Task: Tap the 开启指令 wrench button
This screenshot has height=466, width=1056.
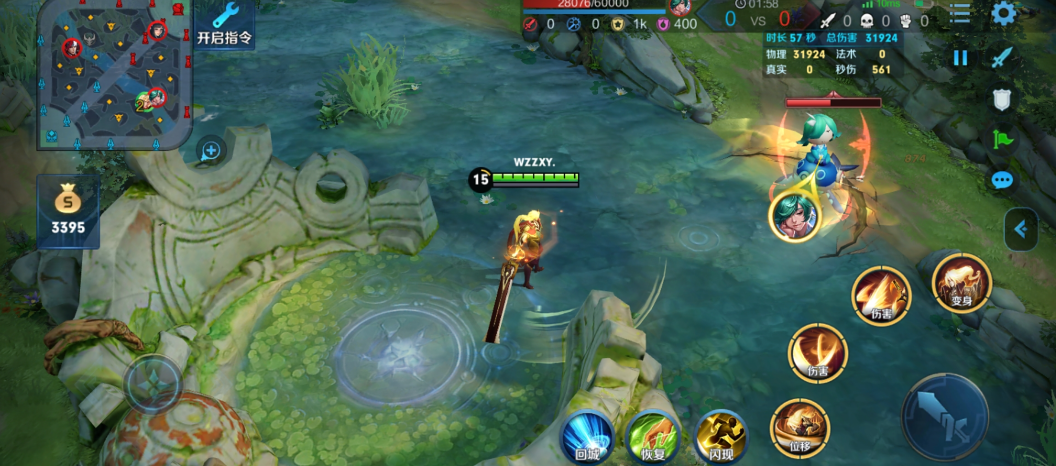Action: (x=225, y=24)
